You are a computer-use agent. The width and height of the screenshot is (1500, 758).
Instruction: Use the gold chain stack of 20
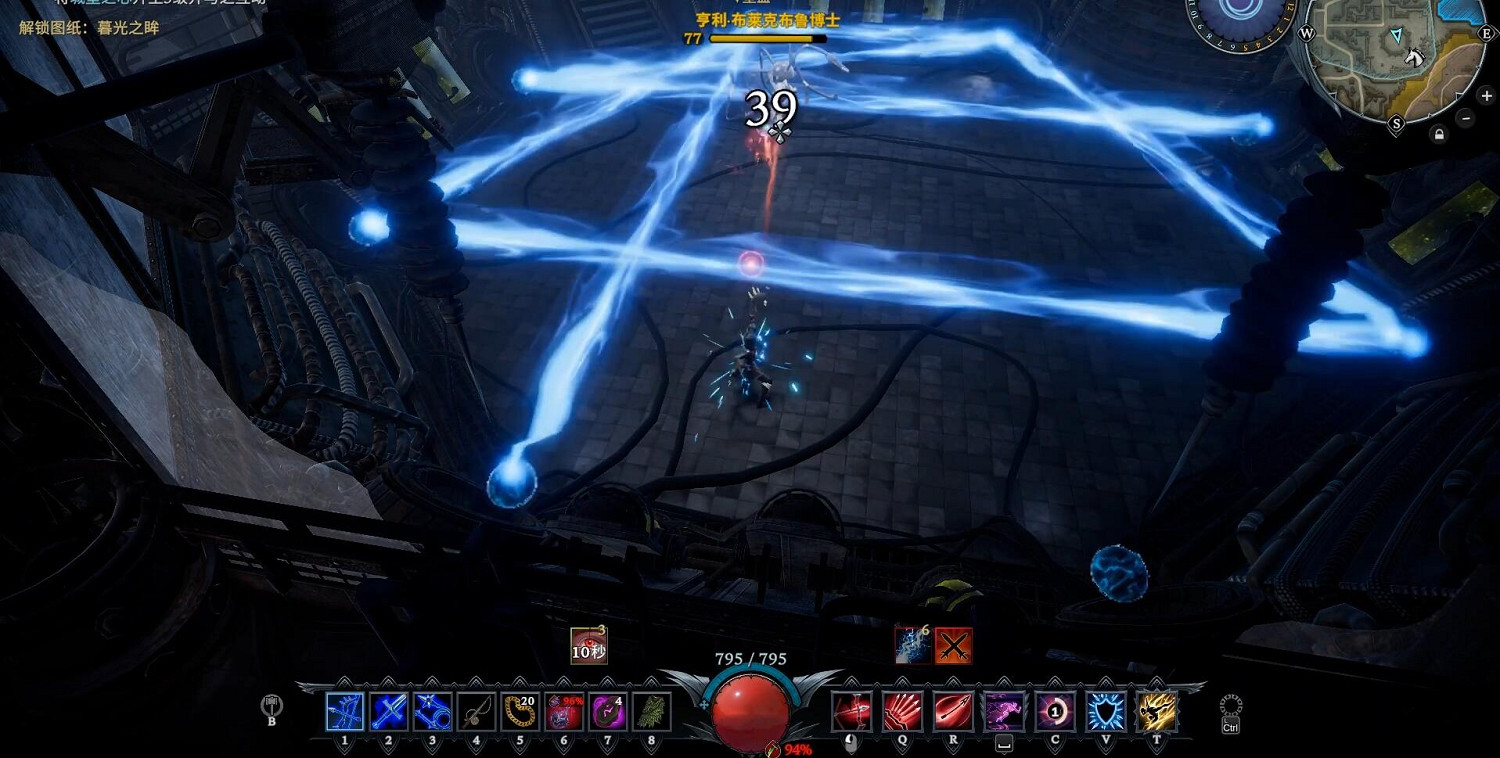click(520, 712)
